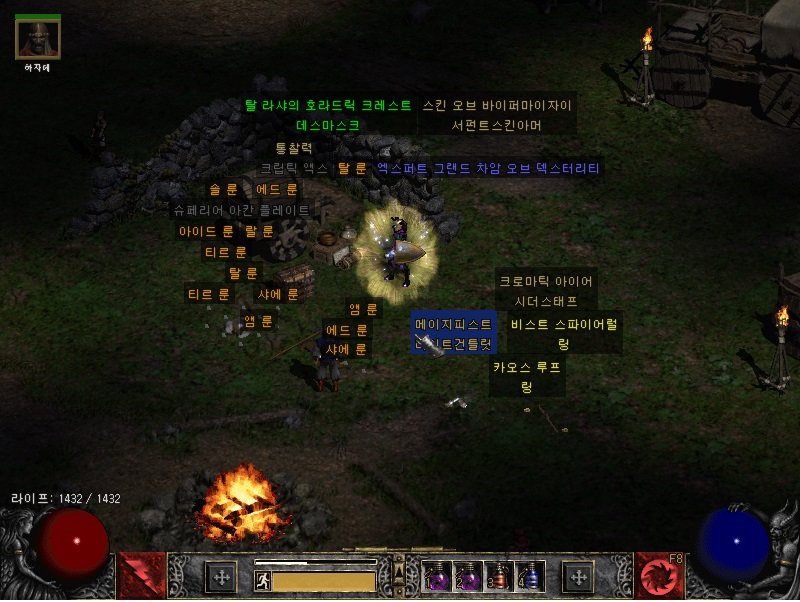800x602 pixels.
Task: Use the purple potion in belt slot 1
Action: pos(436,576)
